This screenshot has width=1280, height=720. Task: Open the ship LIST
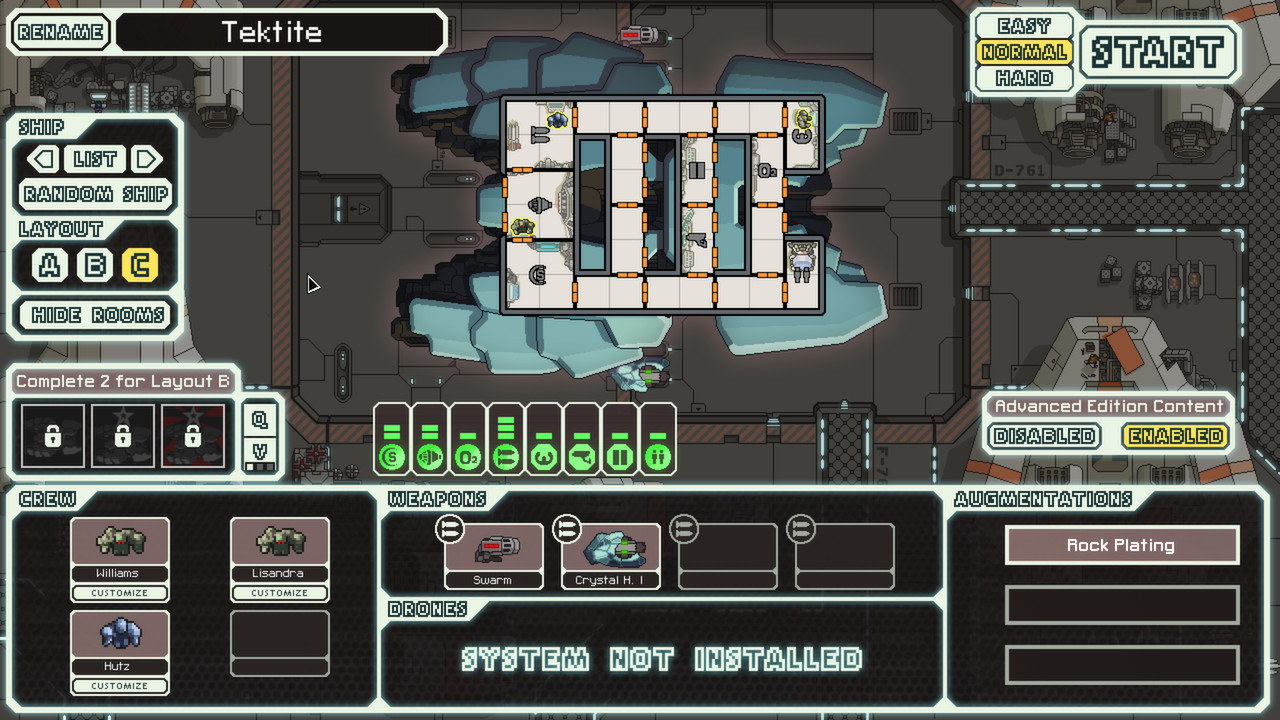(95, 159)
